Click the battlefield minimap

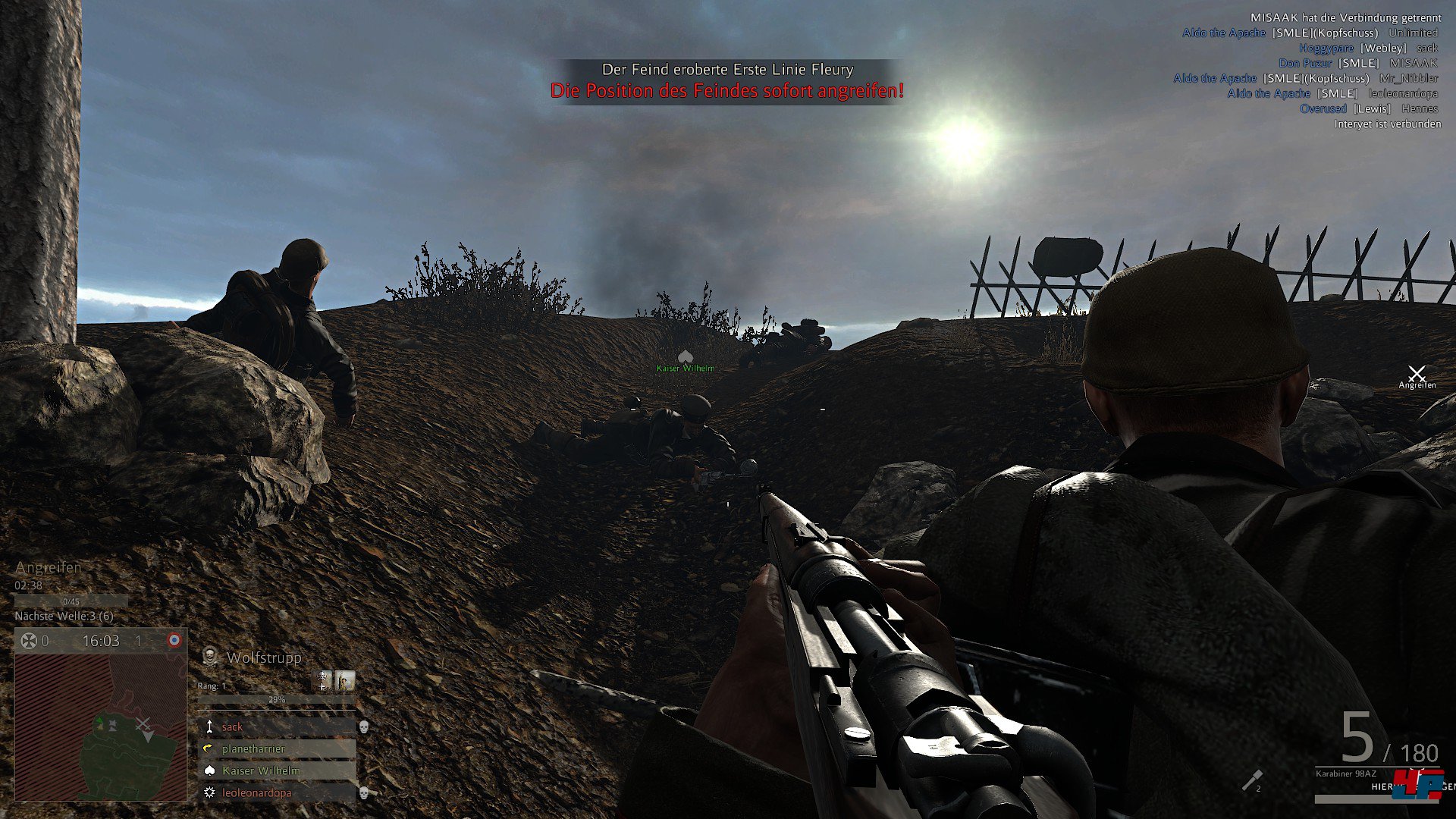101,726
